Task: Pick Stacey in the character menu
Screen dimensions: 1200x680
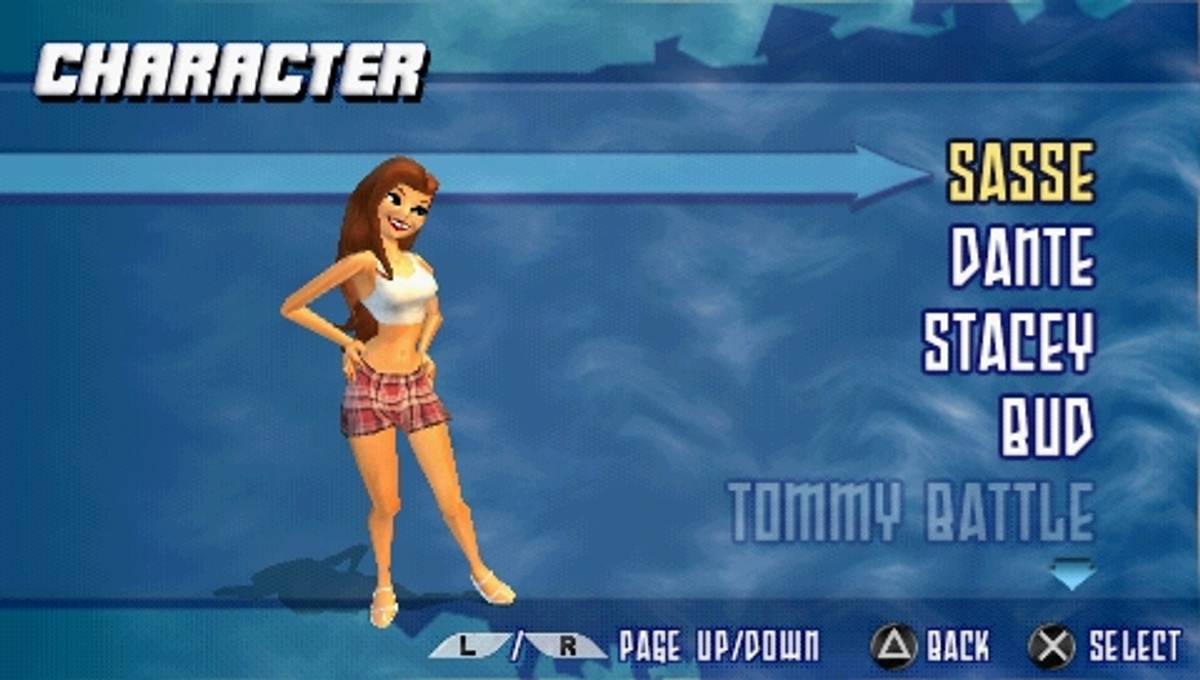Action: 1008,342
